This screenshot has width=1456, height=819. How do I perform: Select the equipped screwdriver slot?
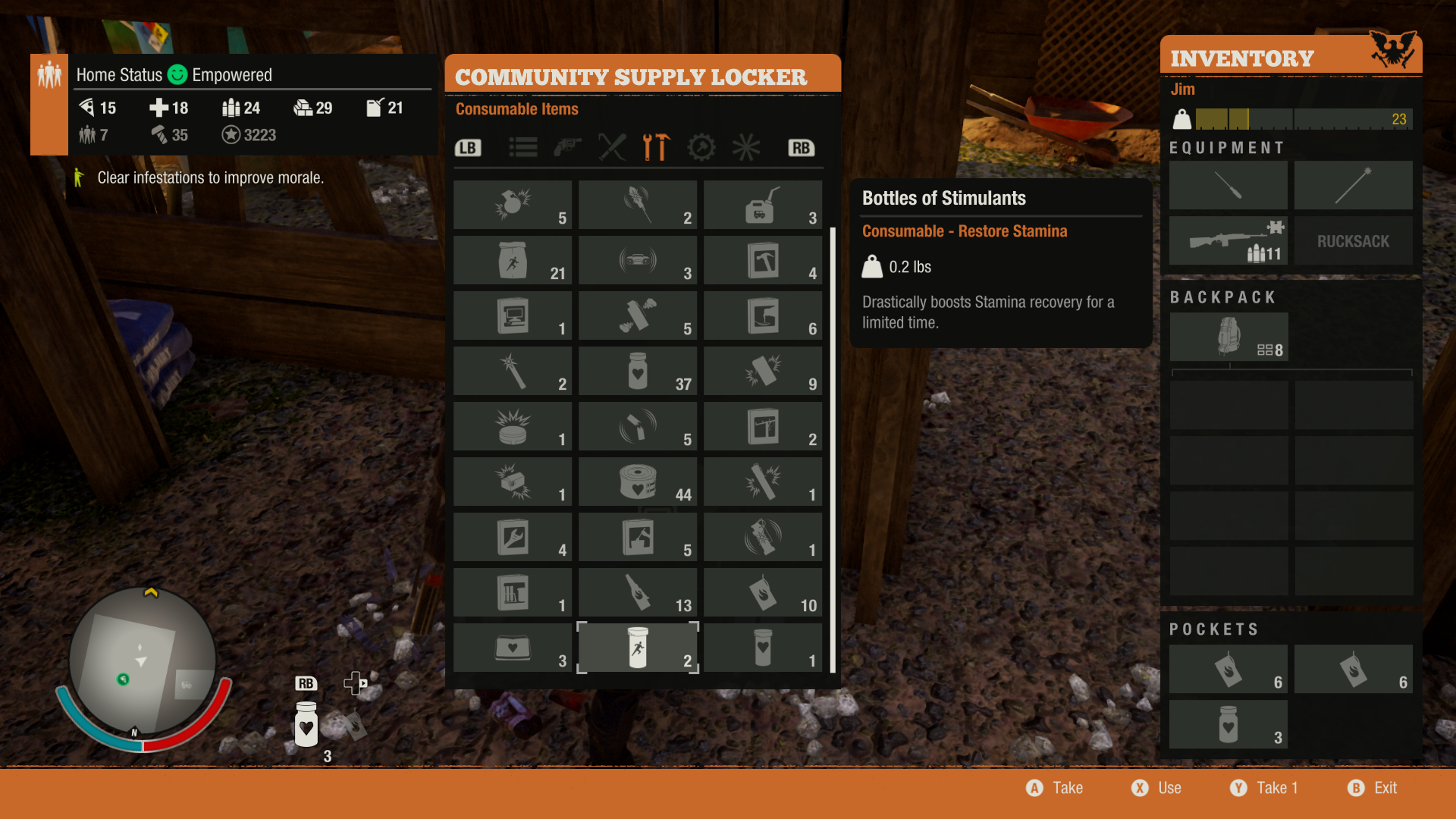tap(1228, 185)
